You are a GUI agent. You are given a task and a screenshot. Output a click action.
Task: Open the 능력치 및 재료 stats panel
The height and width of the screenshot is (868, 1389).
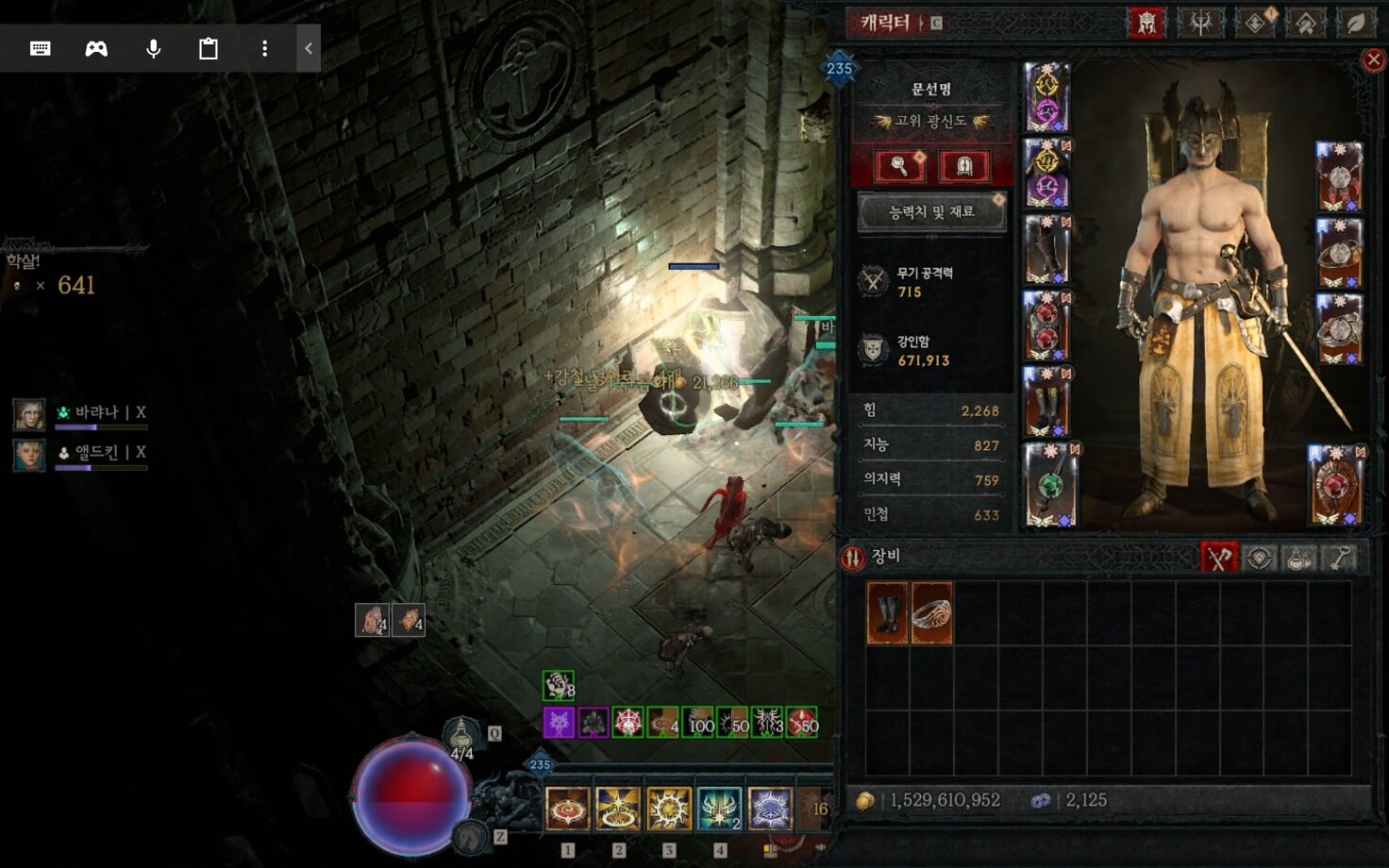click(x=931, y=212)
